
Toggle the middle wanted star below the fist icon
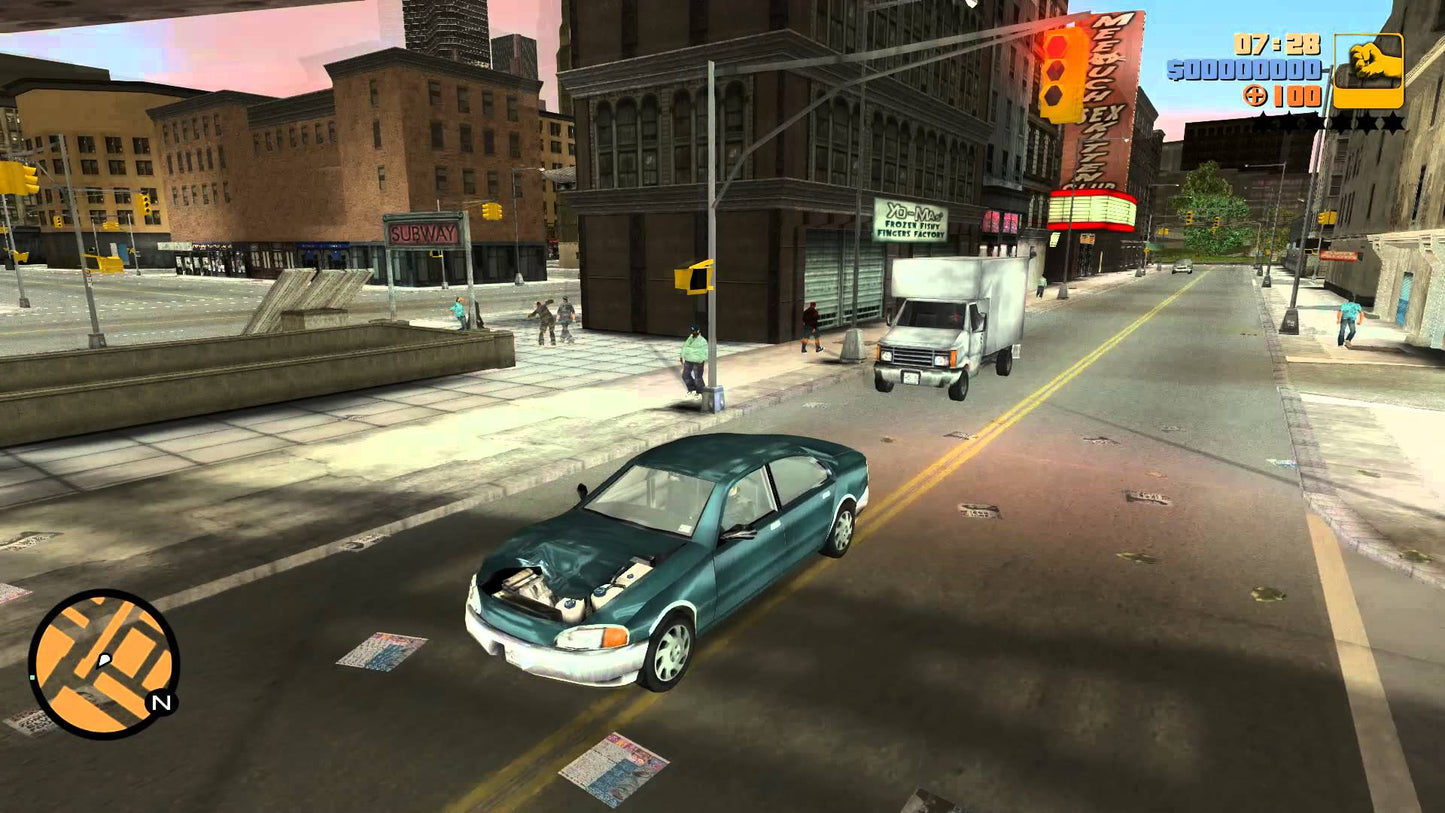pos(1332,119)
